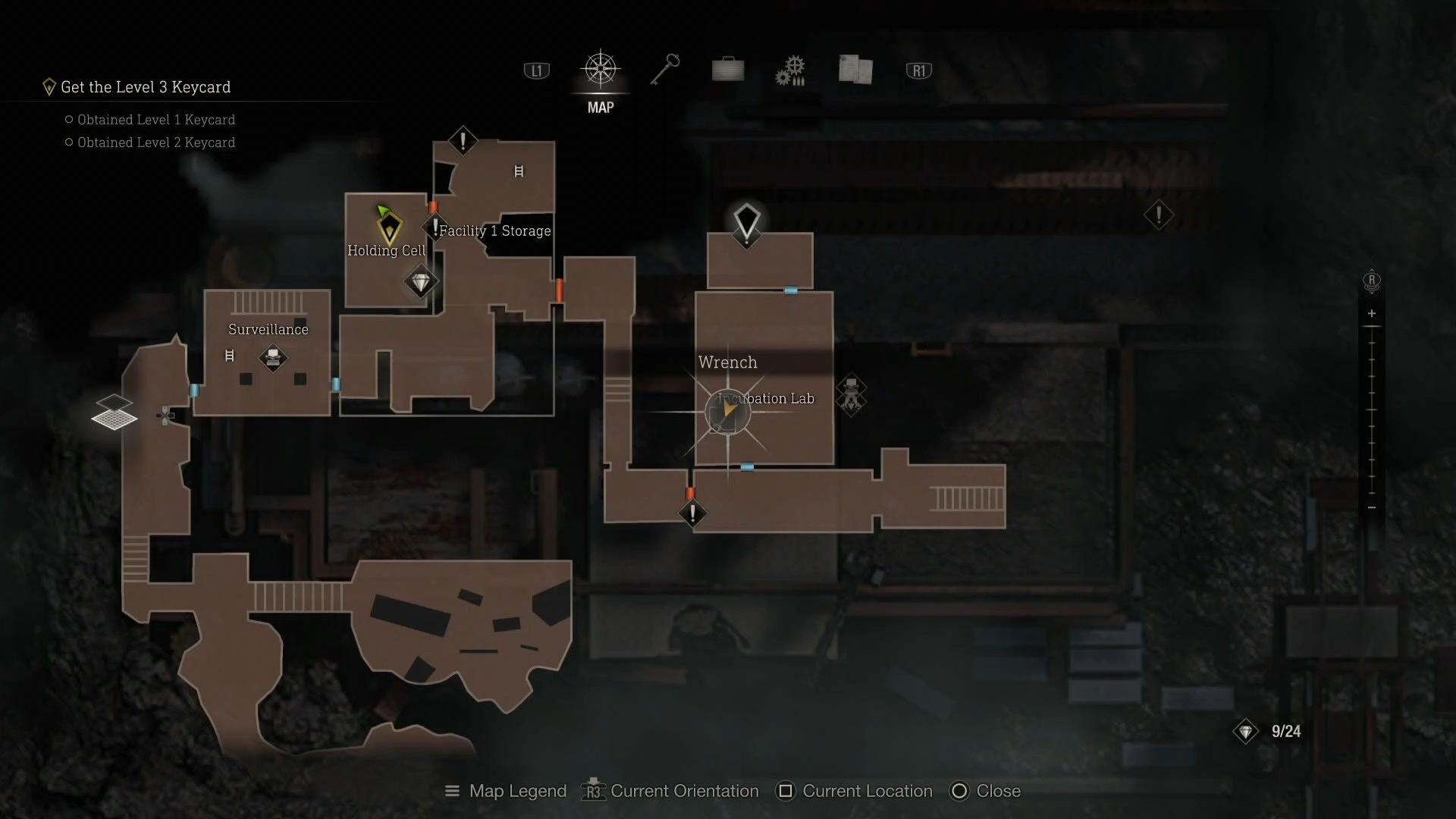This screenshot has height=819, width=1456.
Task: Click the Wrench item marker
Action: (x=727, y=412)
